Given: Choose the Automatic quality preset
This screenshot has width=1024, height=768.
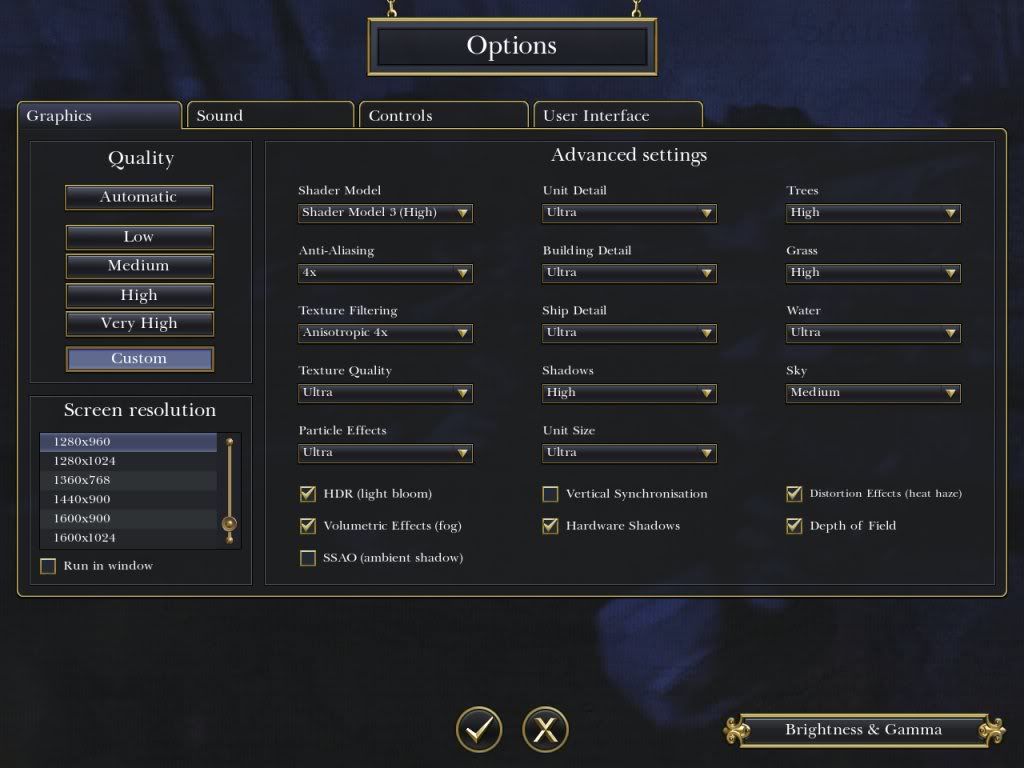Looking at the screenshot, I should point(139,197).
